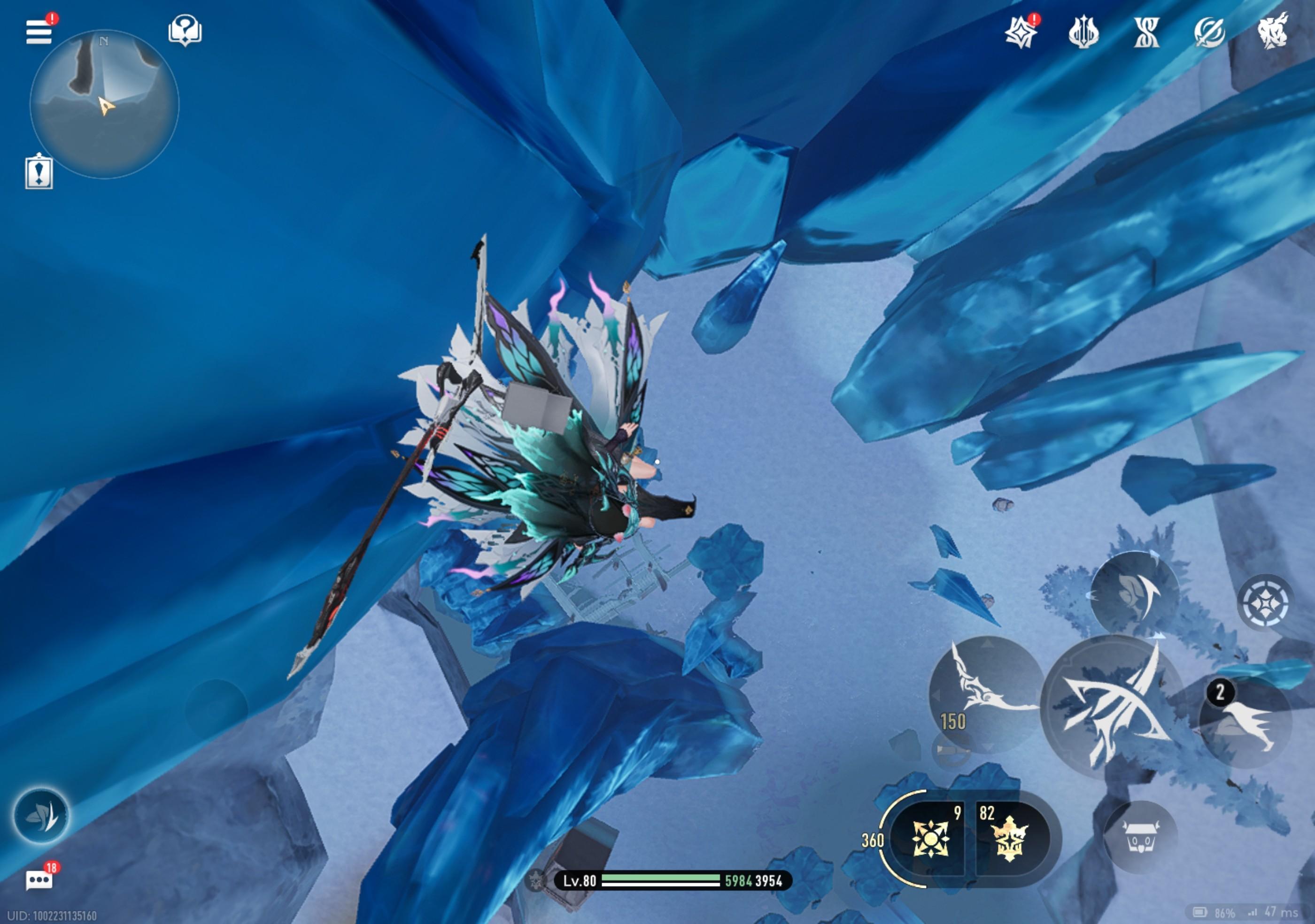Use the golden crest item with count 82
This screenshot has height=924, width=1315.
[x=1009, y=839]
